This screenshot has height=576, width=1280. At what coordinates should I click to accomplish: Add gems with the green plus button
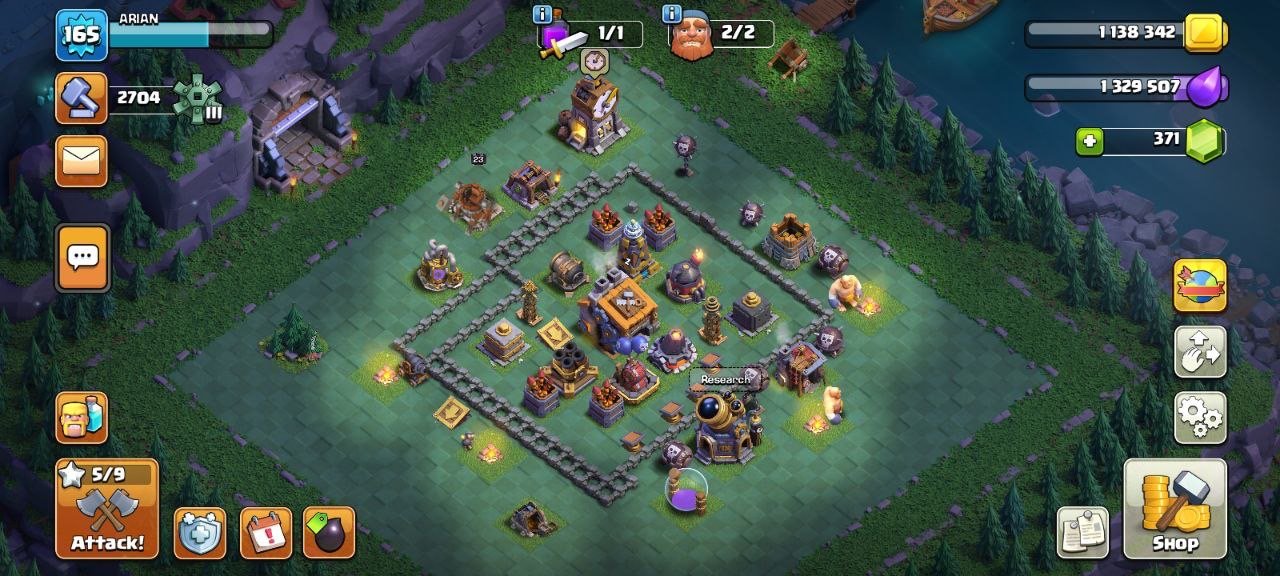[1090, 142]
